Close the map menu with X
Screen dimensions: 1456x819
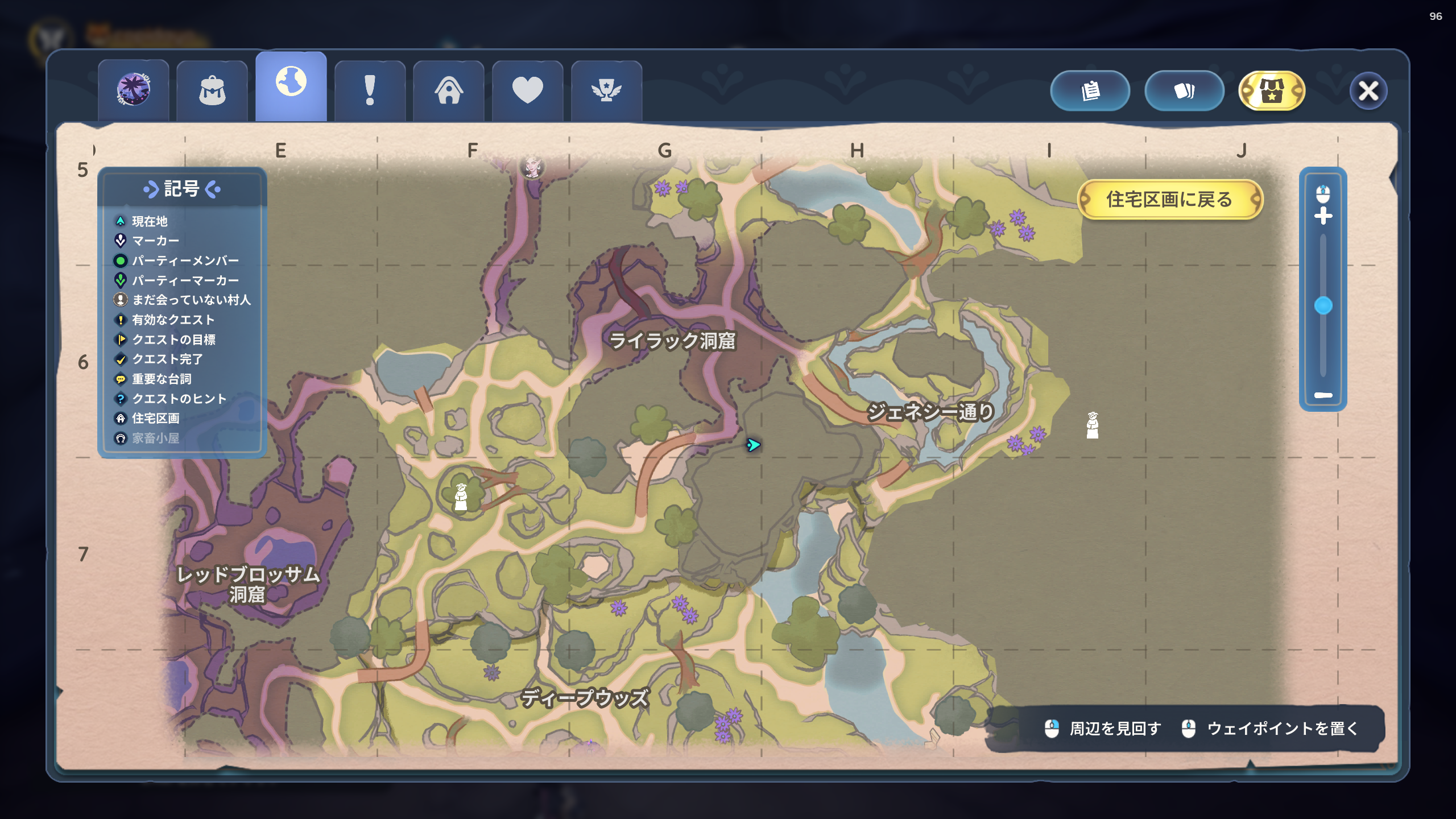(x=1368, y=91)
